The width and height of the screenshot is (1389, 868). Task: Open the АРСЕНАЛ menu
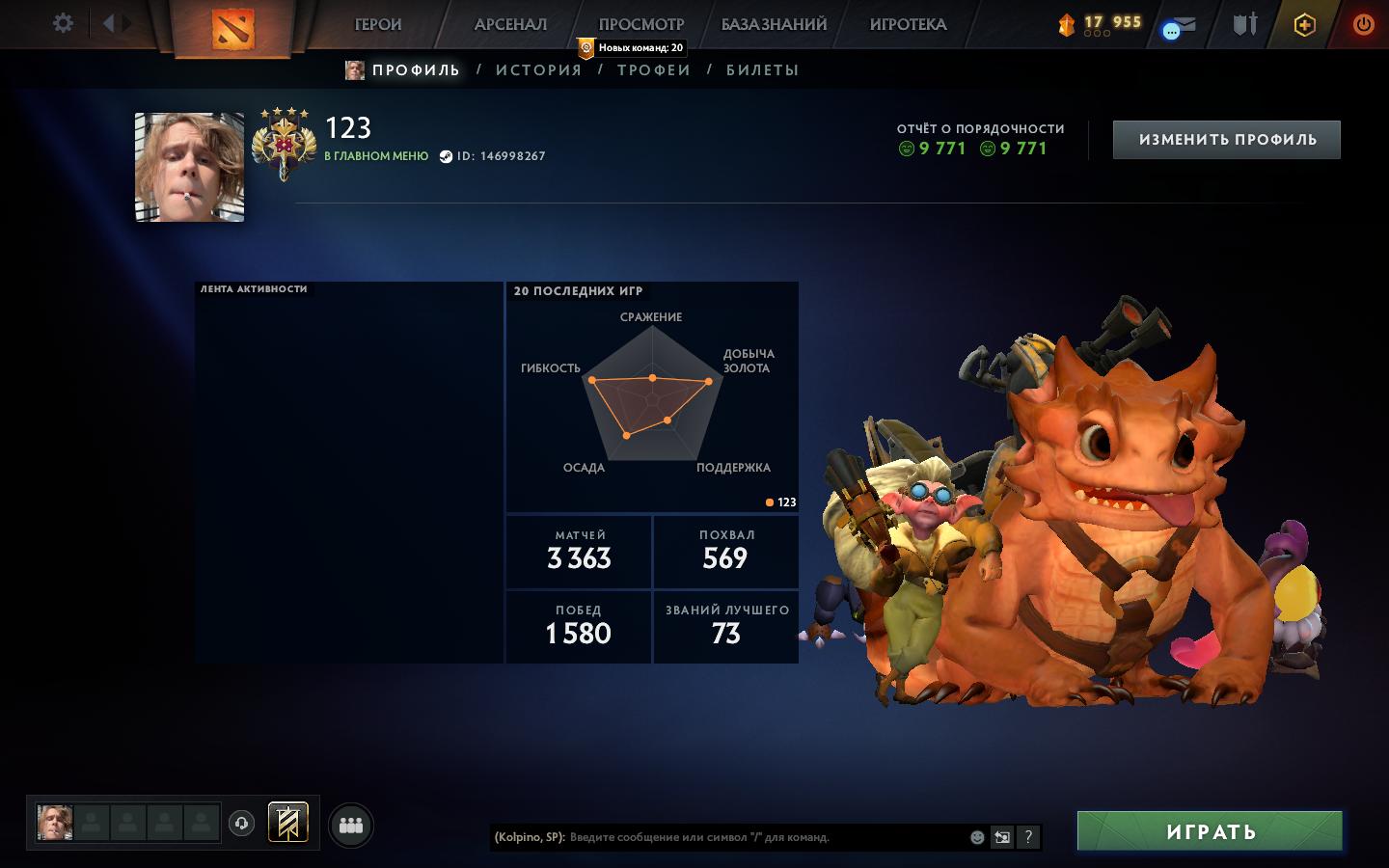point(510,24)
